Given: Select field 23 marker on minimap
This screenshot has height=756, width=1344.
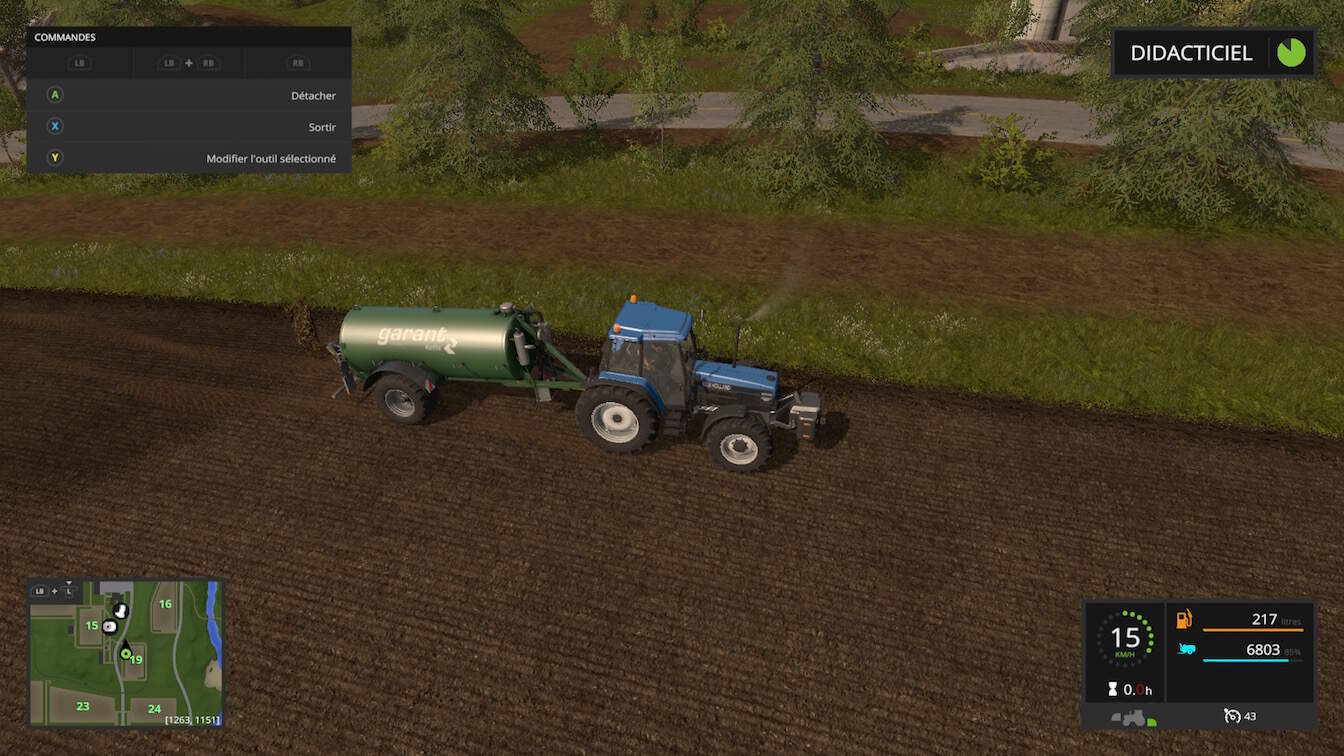Looking at the screenshot, I should click(x=83, y=706).
